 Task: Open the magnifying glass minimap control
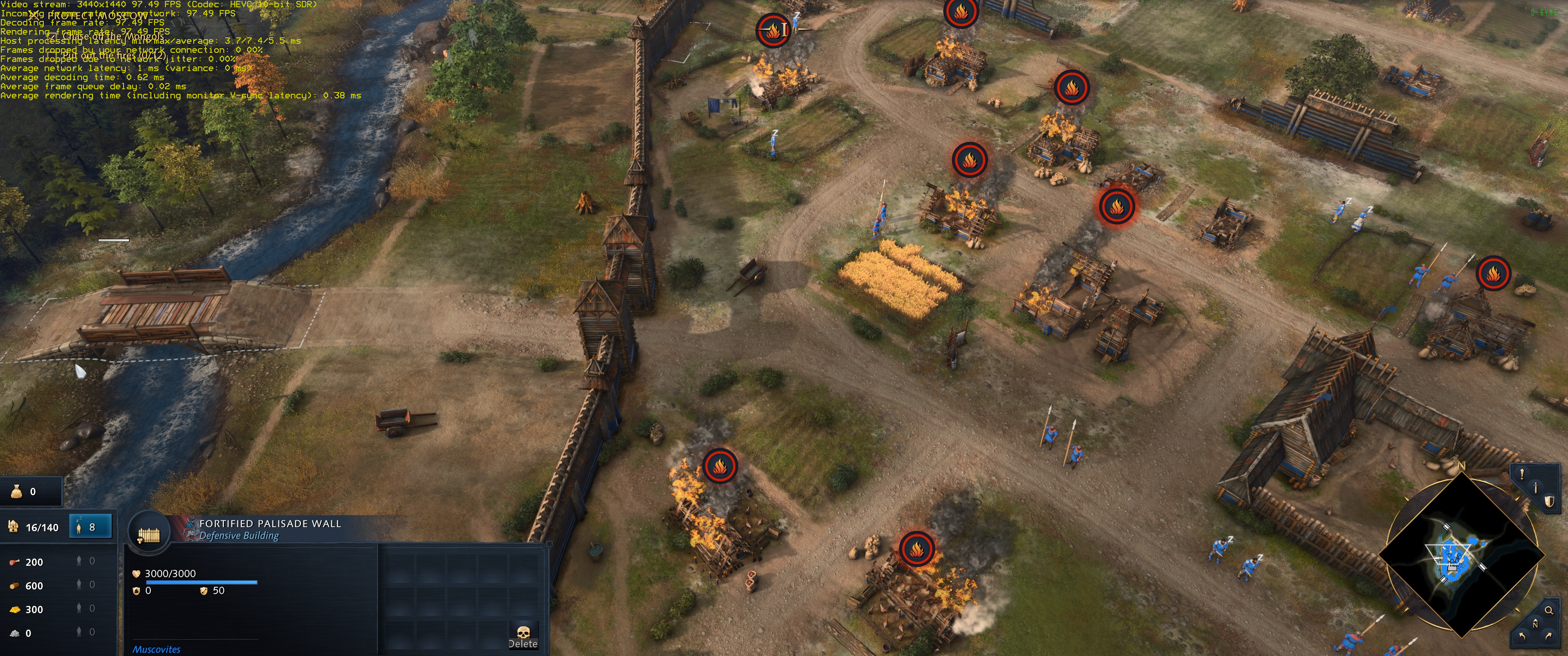tap(1548, 610)
